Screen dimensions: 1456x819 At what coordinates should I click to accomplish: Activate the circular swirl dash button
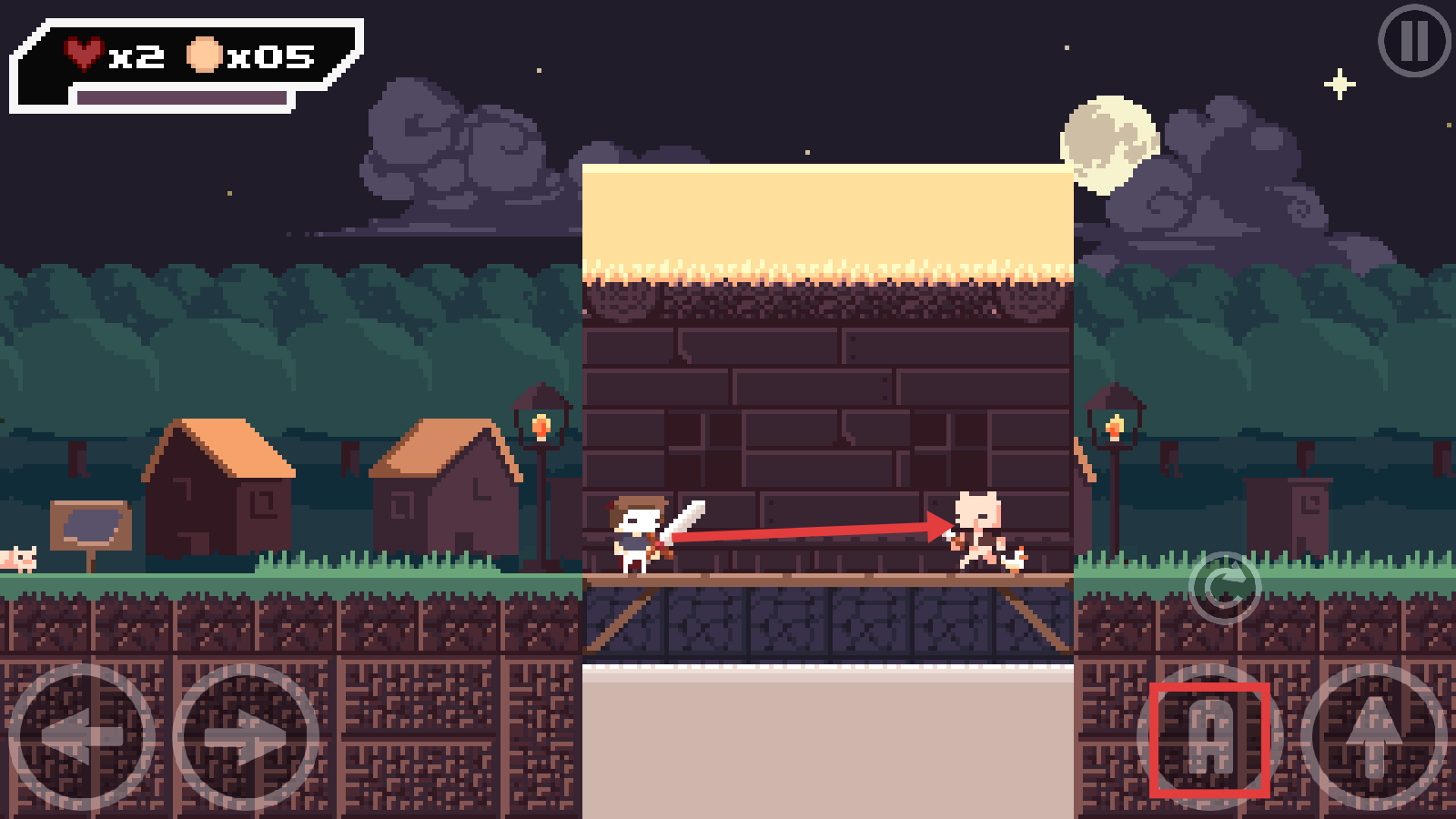(x=1224, y=588)
